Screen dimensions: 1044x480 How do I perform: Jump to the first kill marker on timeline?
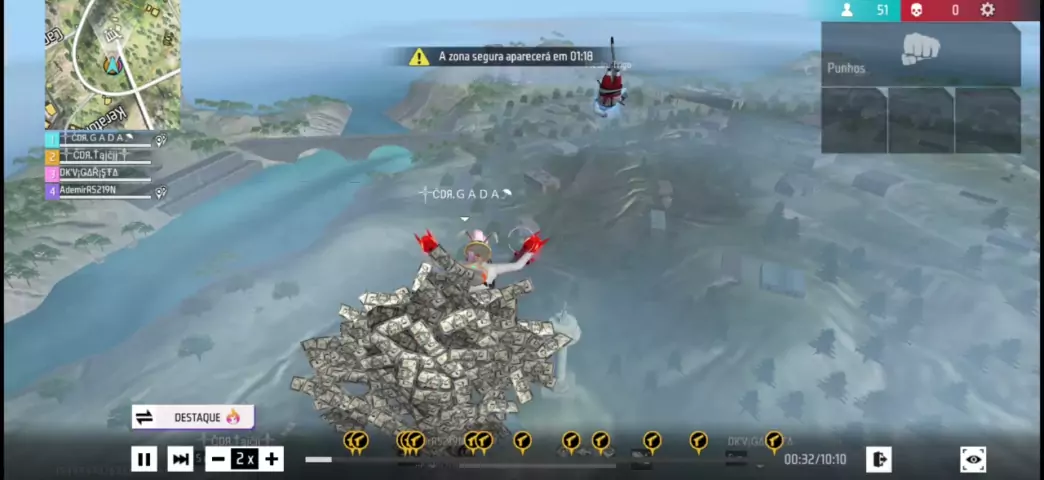[355, 440]
